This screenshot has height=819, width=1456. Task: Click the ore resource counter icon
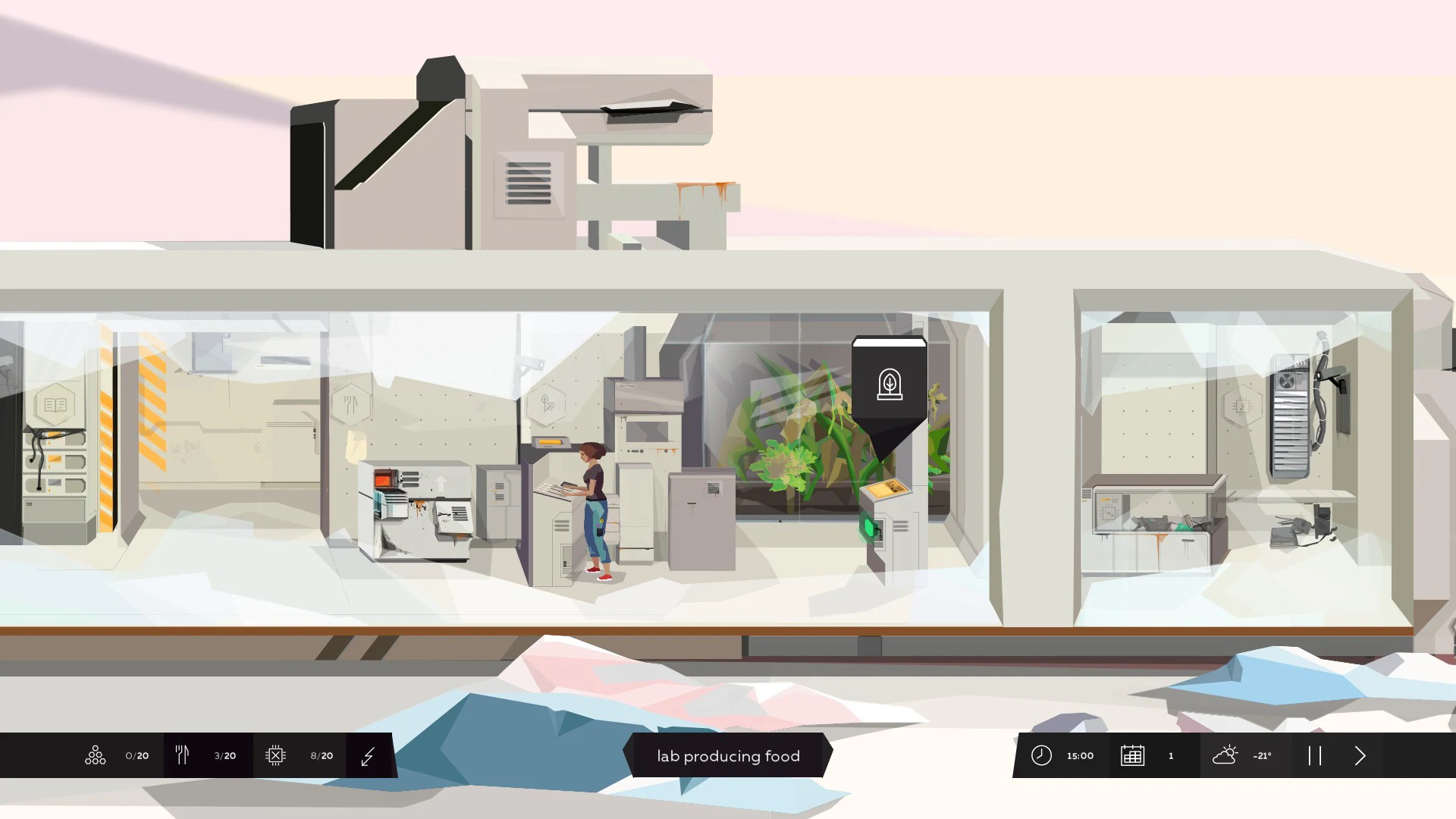click(x=95, y=755)
